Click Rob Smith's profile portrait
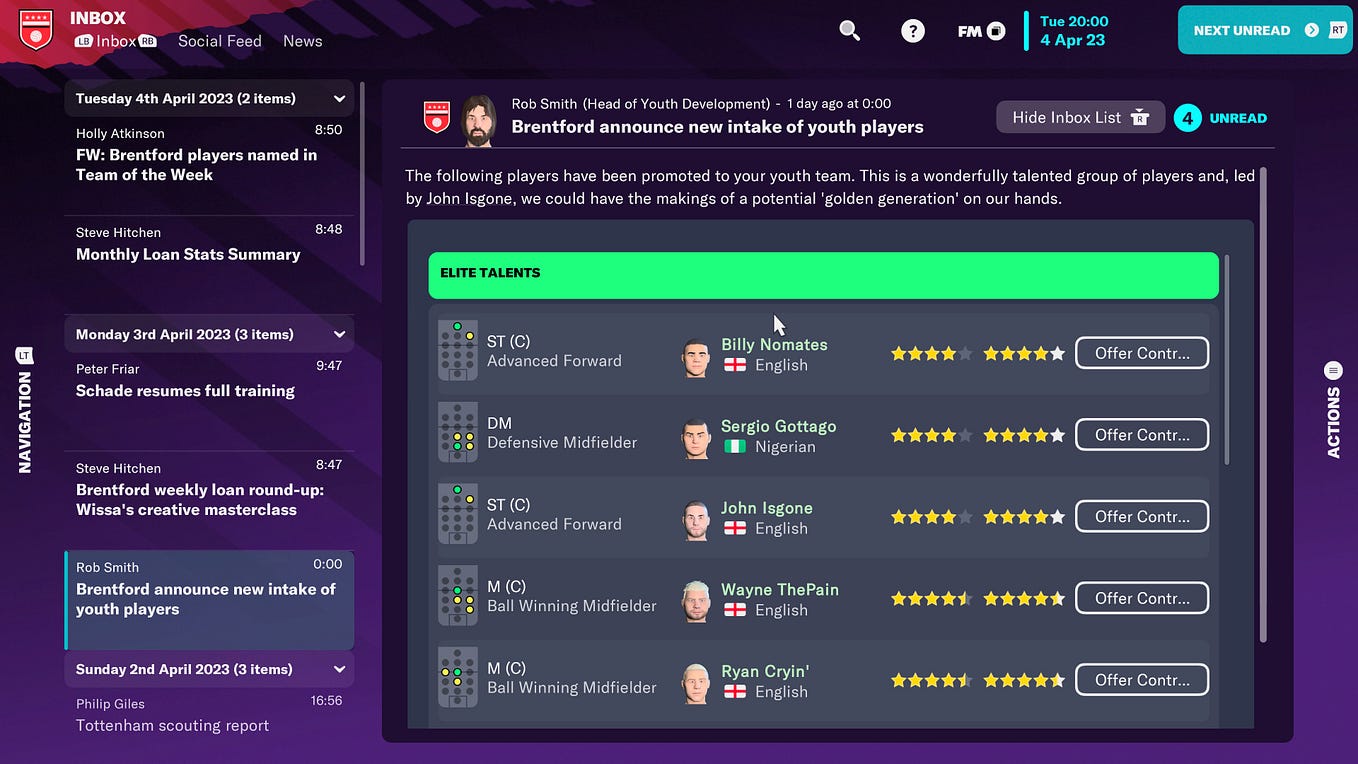Viewport: 1358px width, 764px height. pyautogui.click(x=478, y=116)
